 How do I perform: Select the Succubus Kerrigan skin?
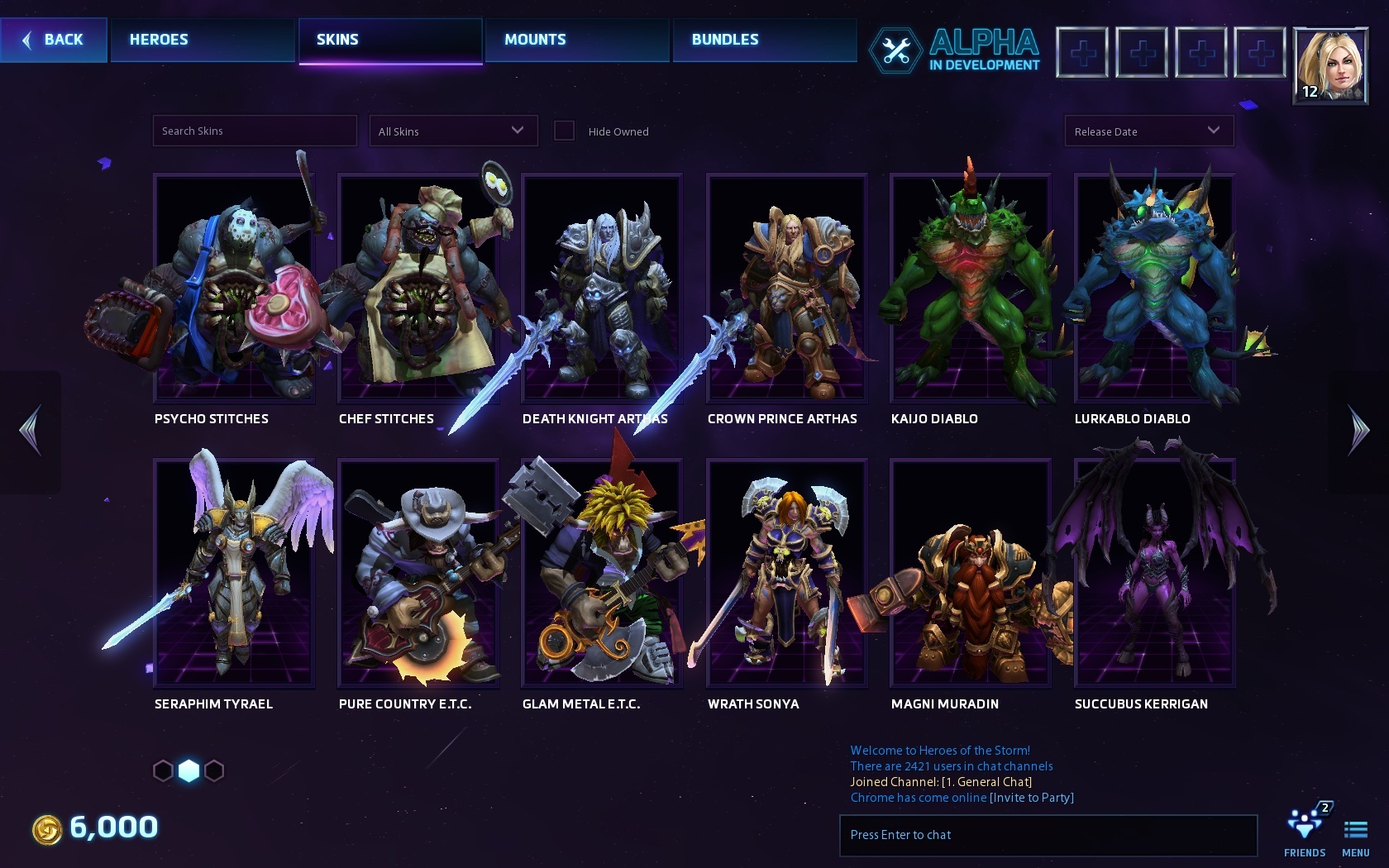click(1154, 573)
